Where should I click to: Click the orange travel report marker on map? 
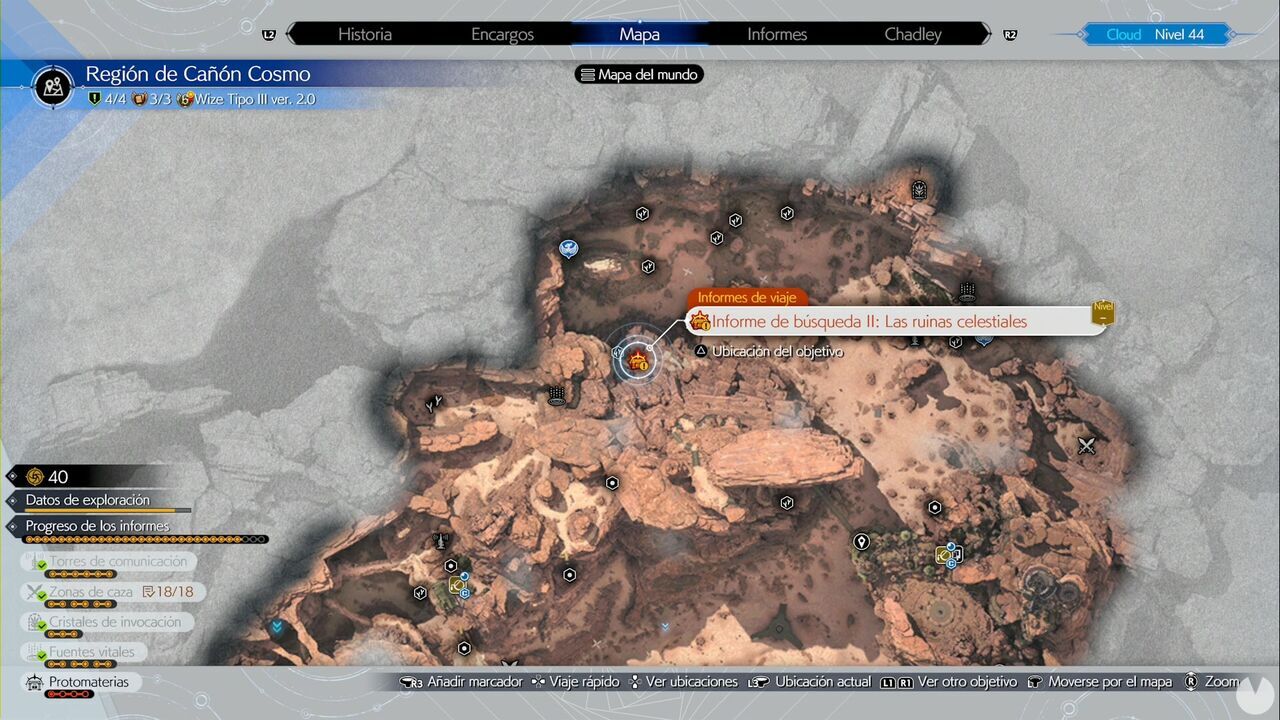638,360
